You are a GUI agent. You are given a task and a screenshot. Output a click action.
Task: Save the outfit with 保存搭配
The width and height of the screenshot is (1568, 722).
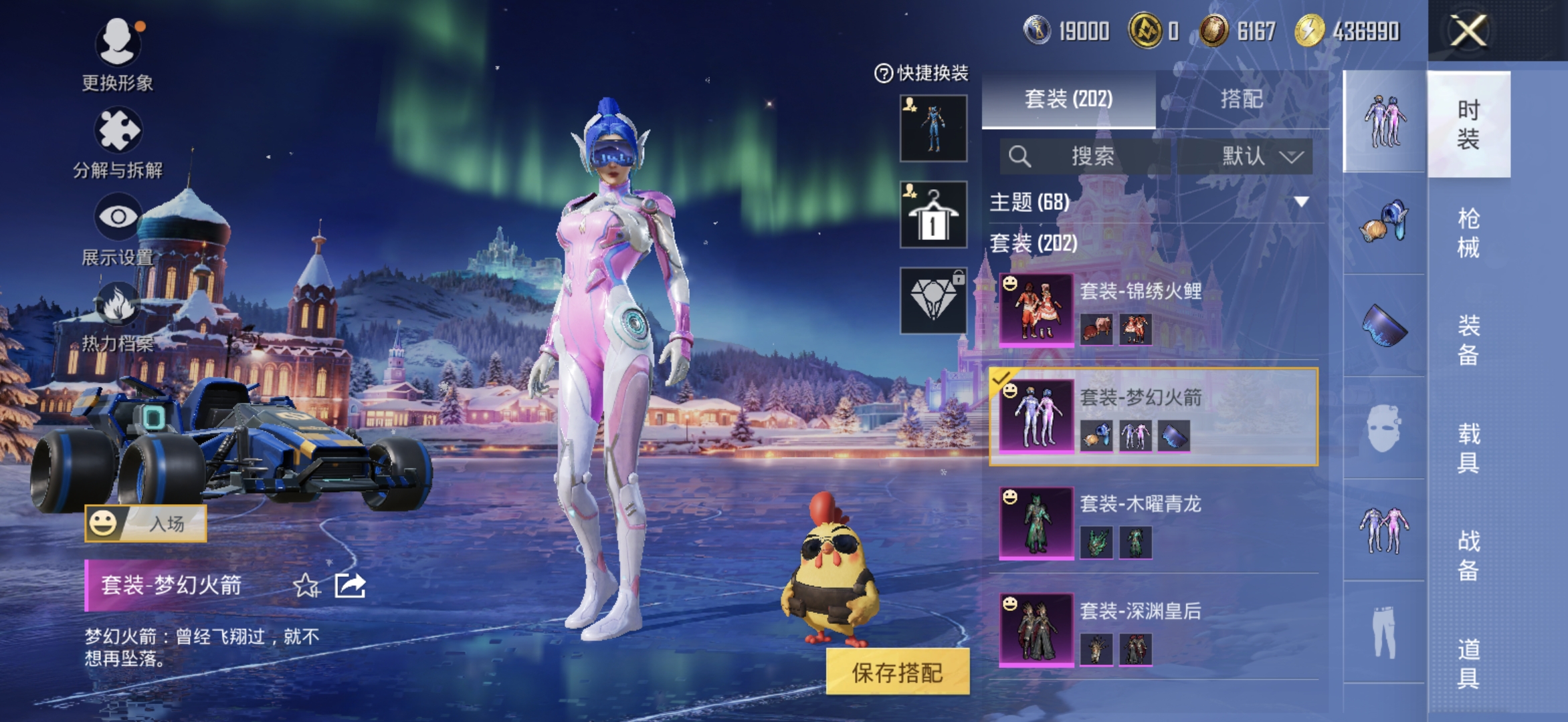pos(897,672)
